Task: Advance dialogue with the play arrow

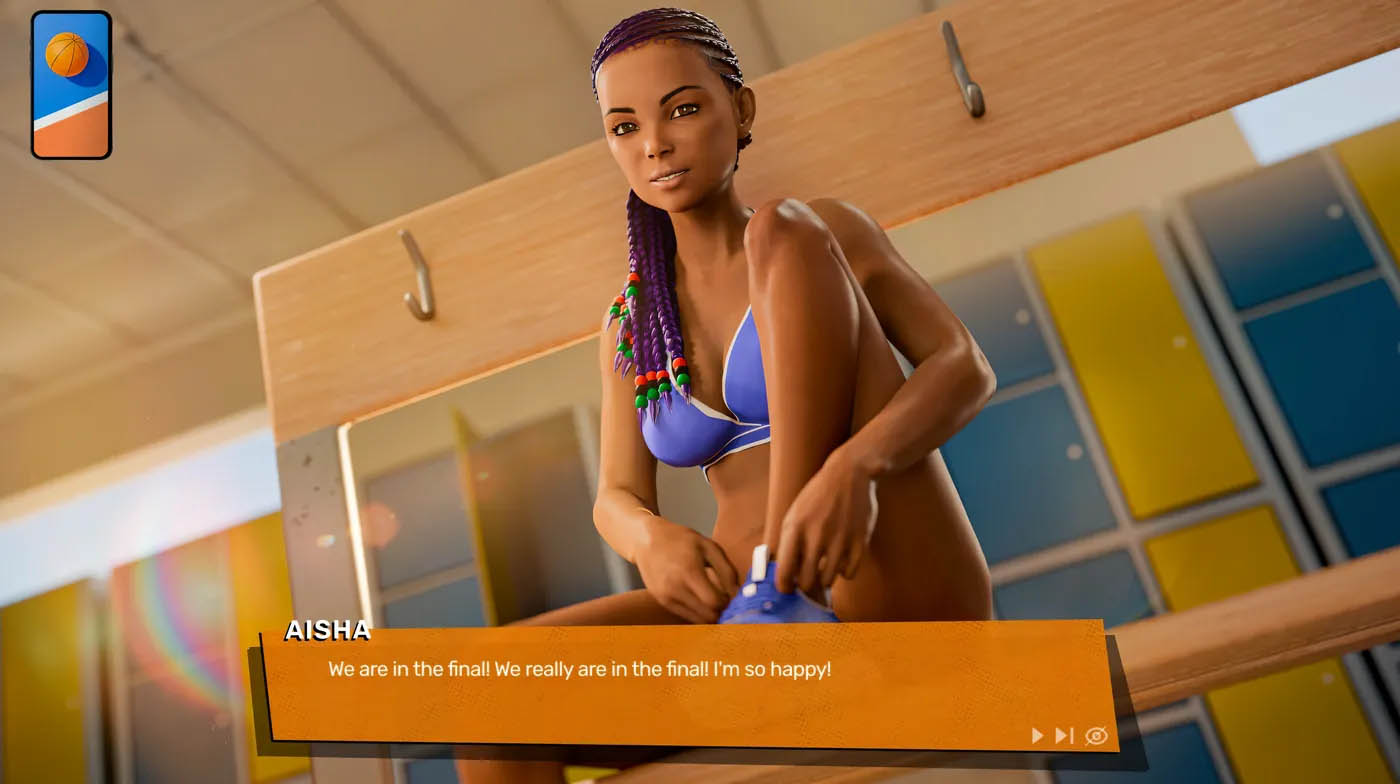Action: [x=1037, y=736]
